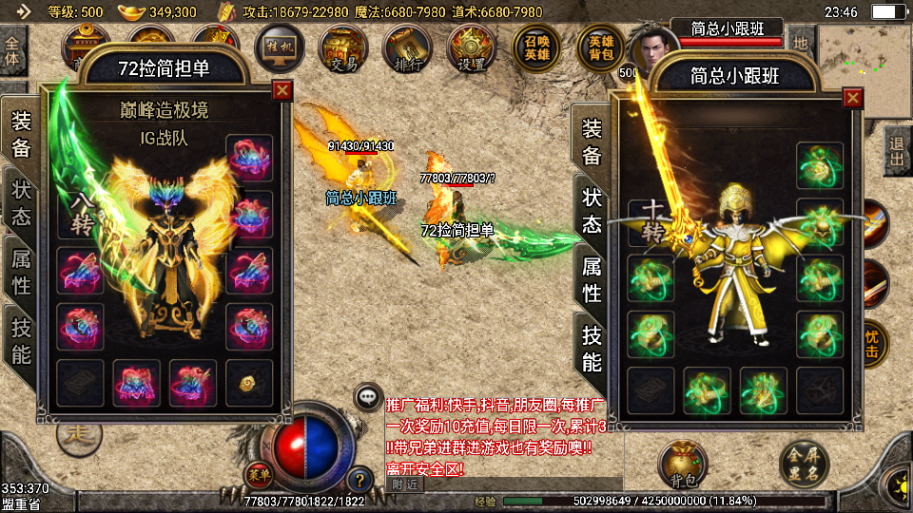This screenshot has height=513, width=913.
Task: Select 技能 tab in left panel
Action: [x=21, y=340]
